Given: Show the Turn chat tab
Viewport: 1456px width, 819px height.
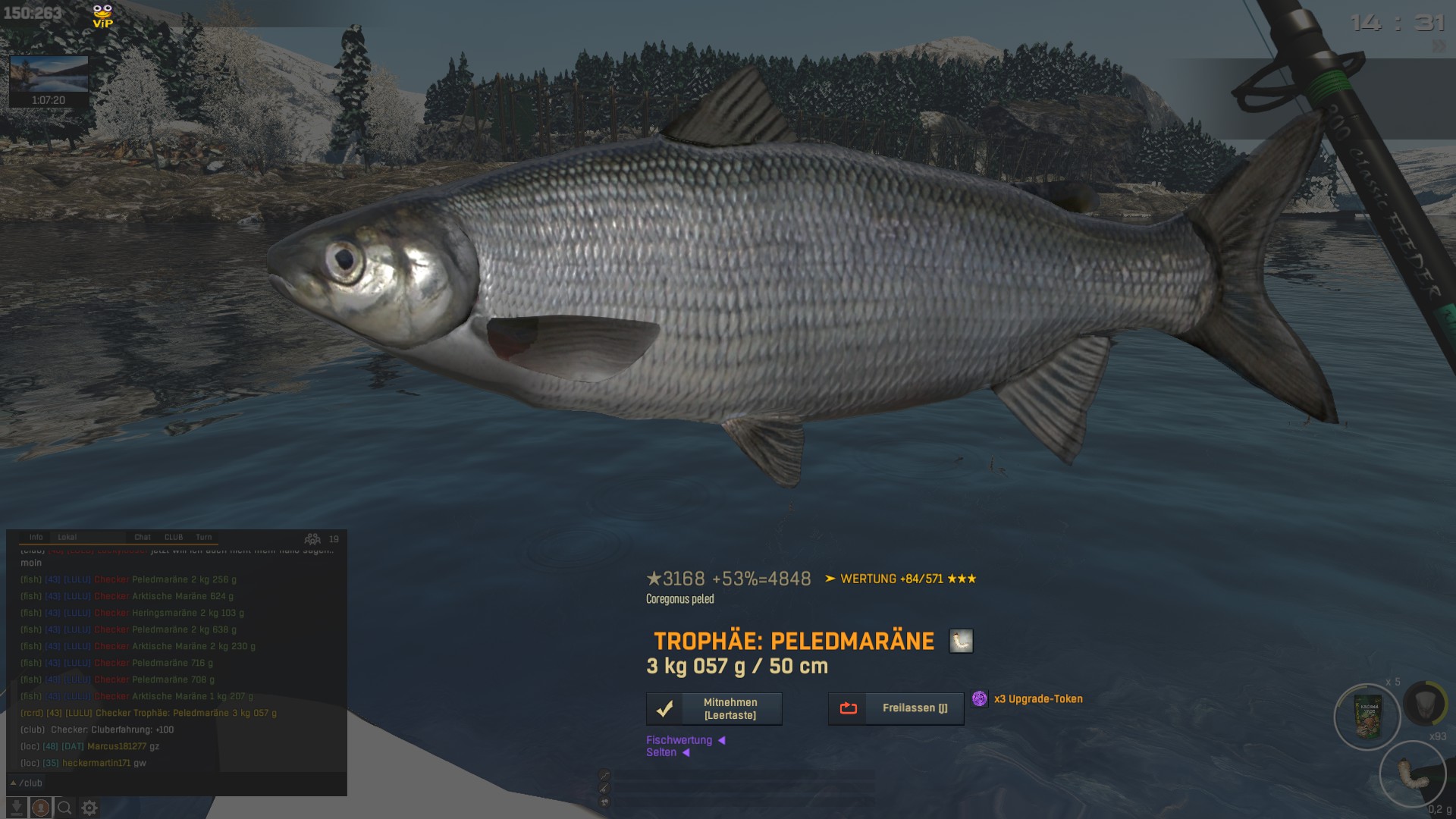Looking at the screenshot, I should [204, 537].
